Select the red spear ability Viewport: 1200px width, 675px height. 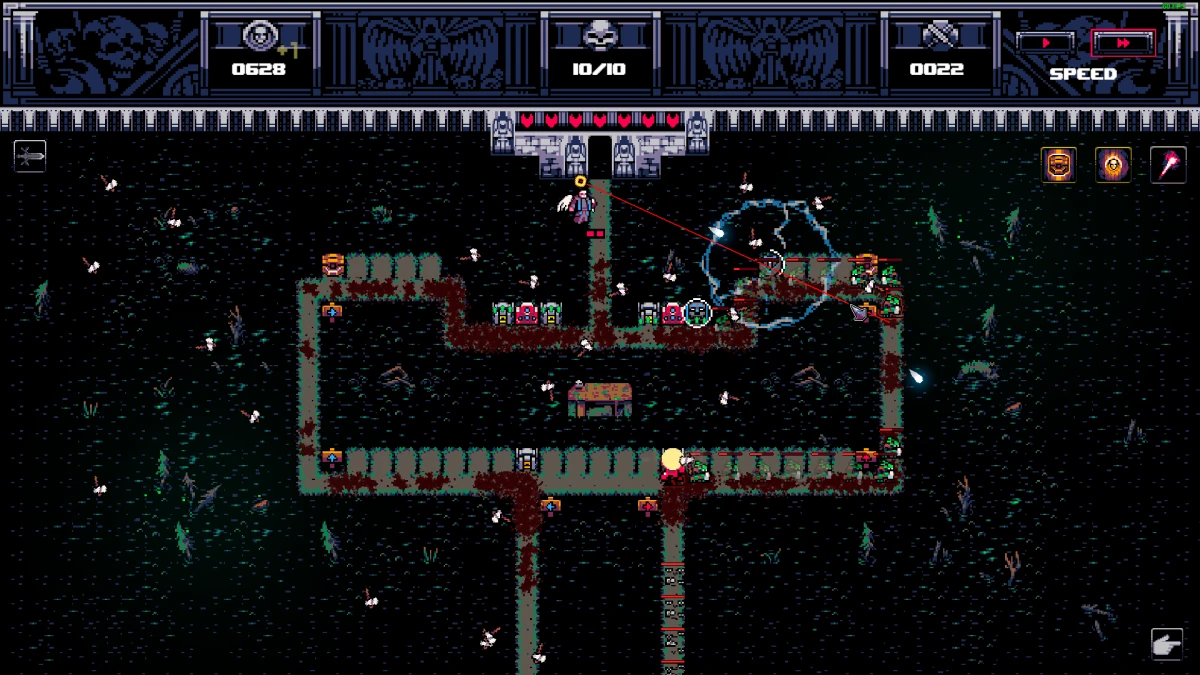click(1167, 164)
